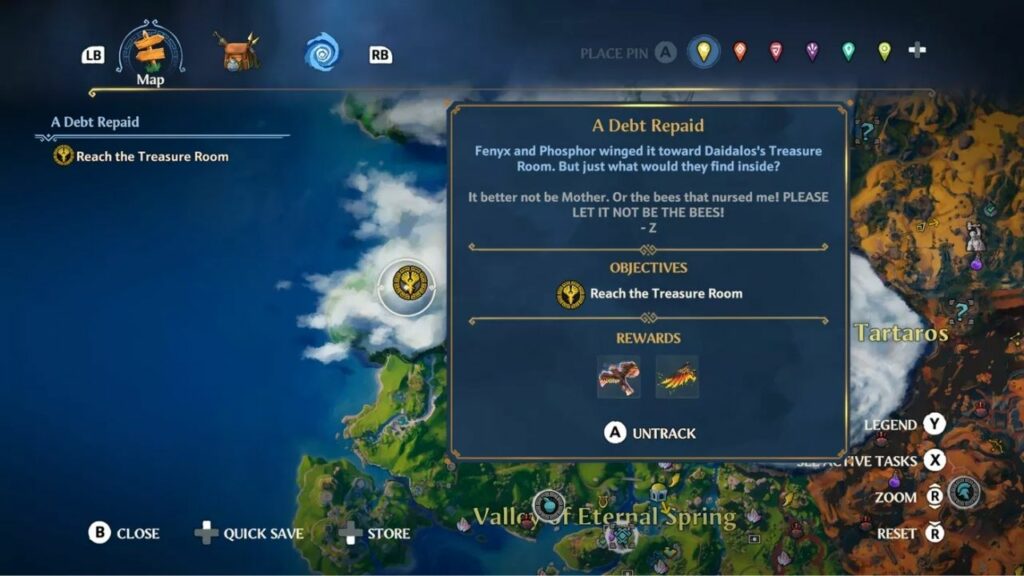Select the yellow map pin

[x=704, y=51]
